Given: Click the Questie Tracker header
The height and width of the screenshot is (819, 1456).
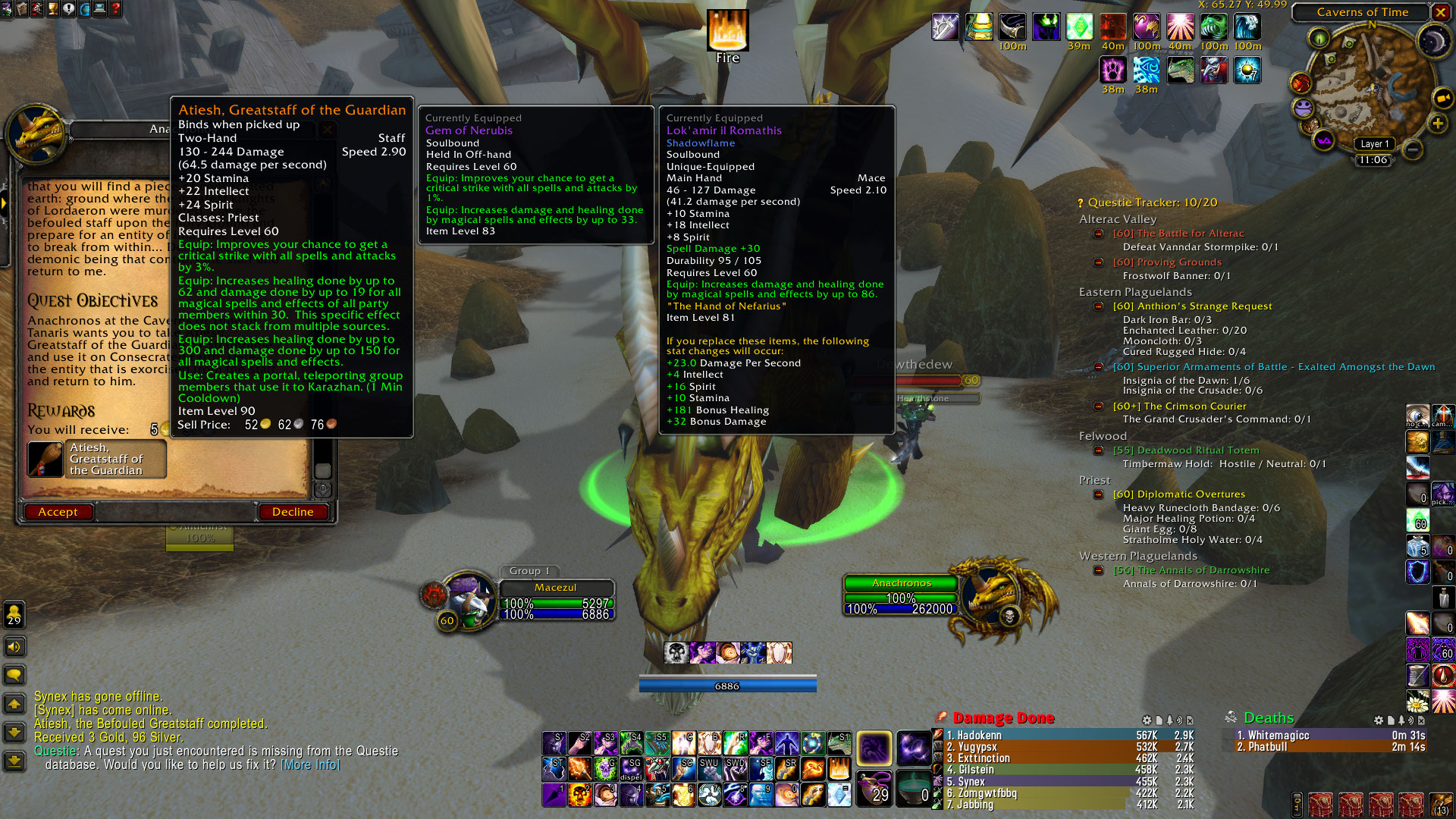Looking at the screenshot, I should [1152, 202].
